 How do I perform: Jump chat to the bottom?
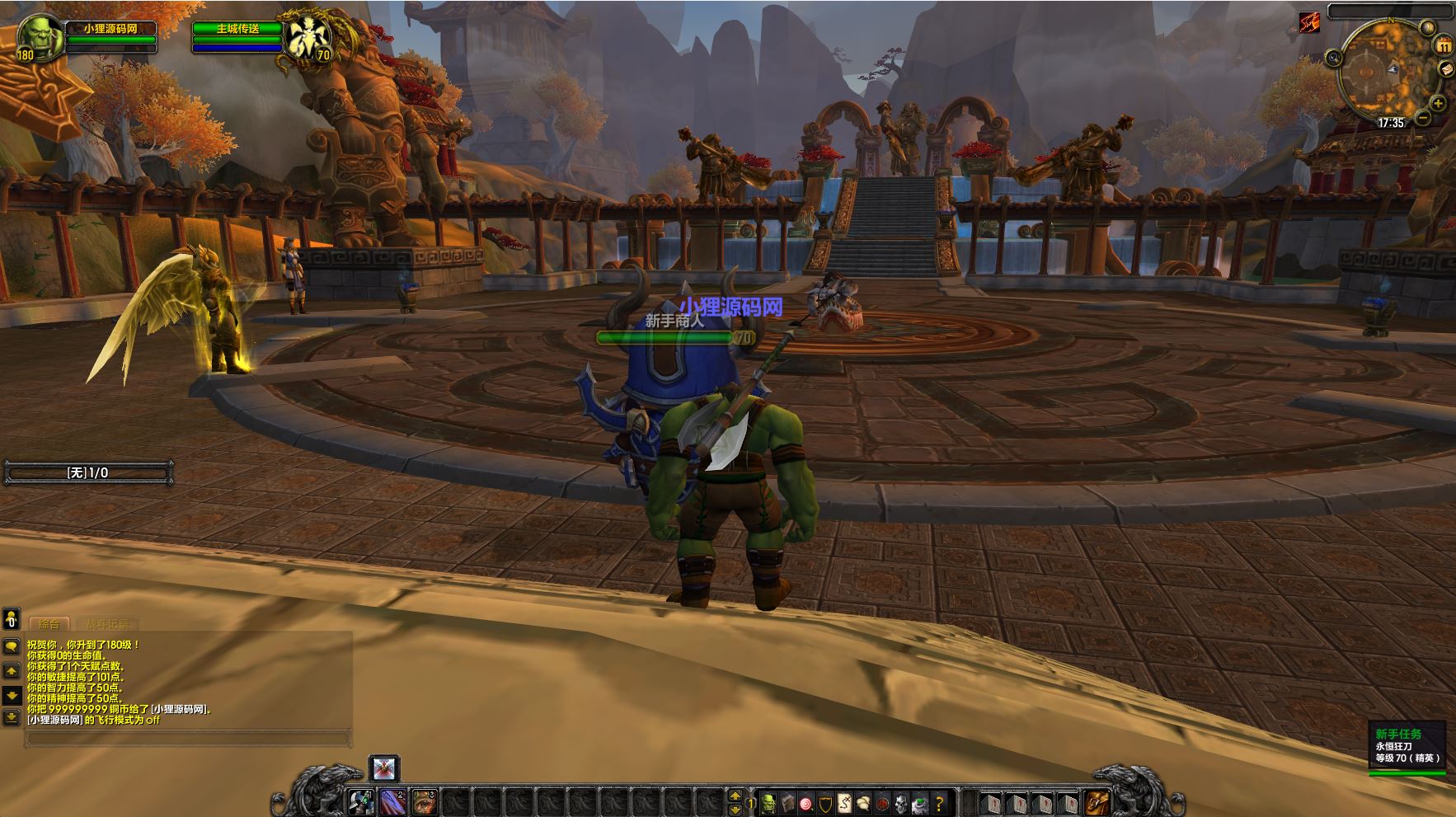click(12, 717)
